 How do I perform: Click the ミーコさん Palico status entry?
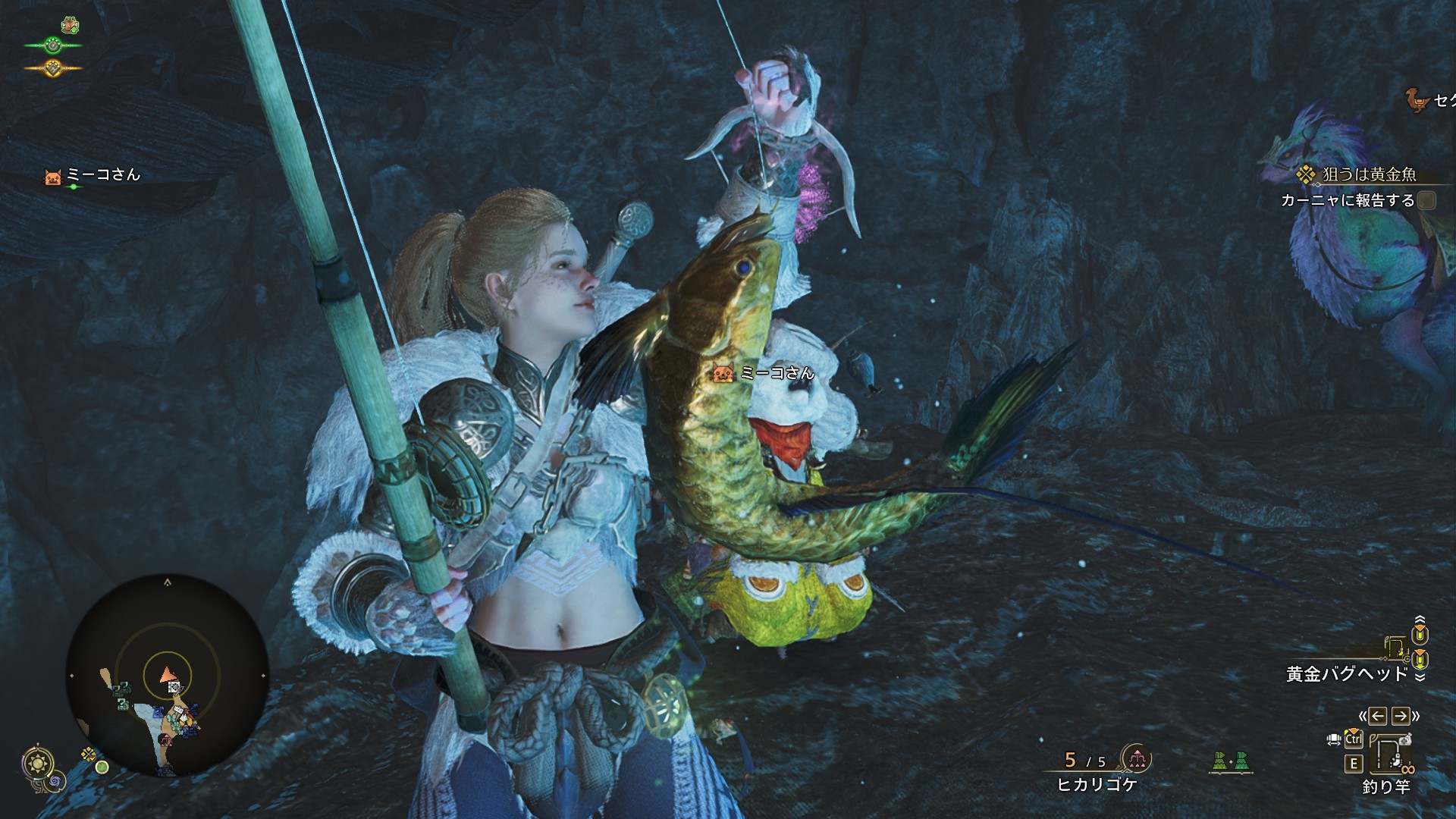pyautogui.click(x=93, y=176)
